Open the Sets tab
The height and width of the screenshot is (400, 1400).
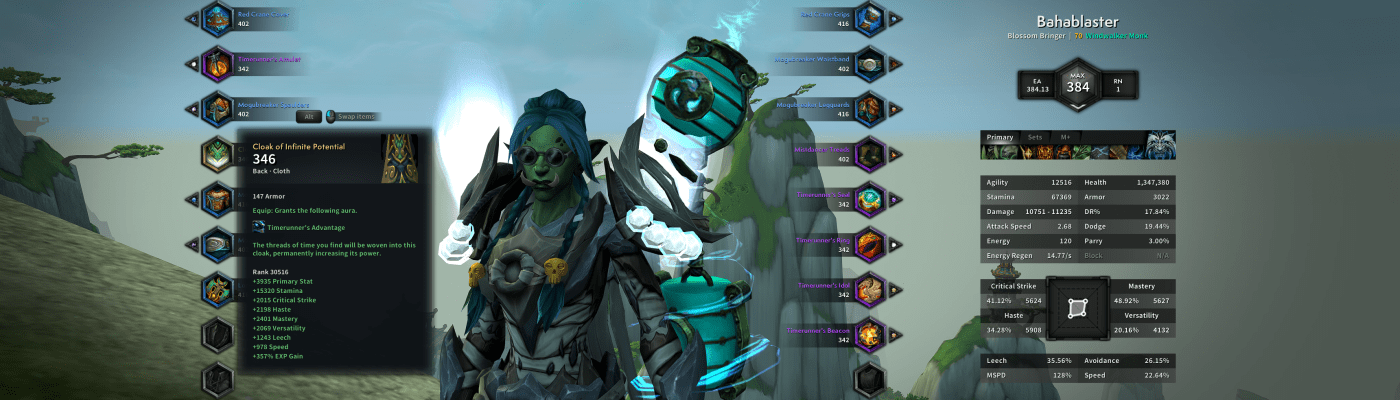(1034, 137)
